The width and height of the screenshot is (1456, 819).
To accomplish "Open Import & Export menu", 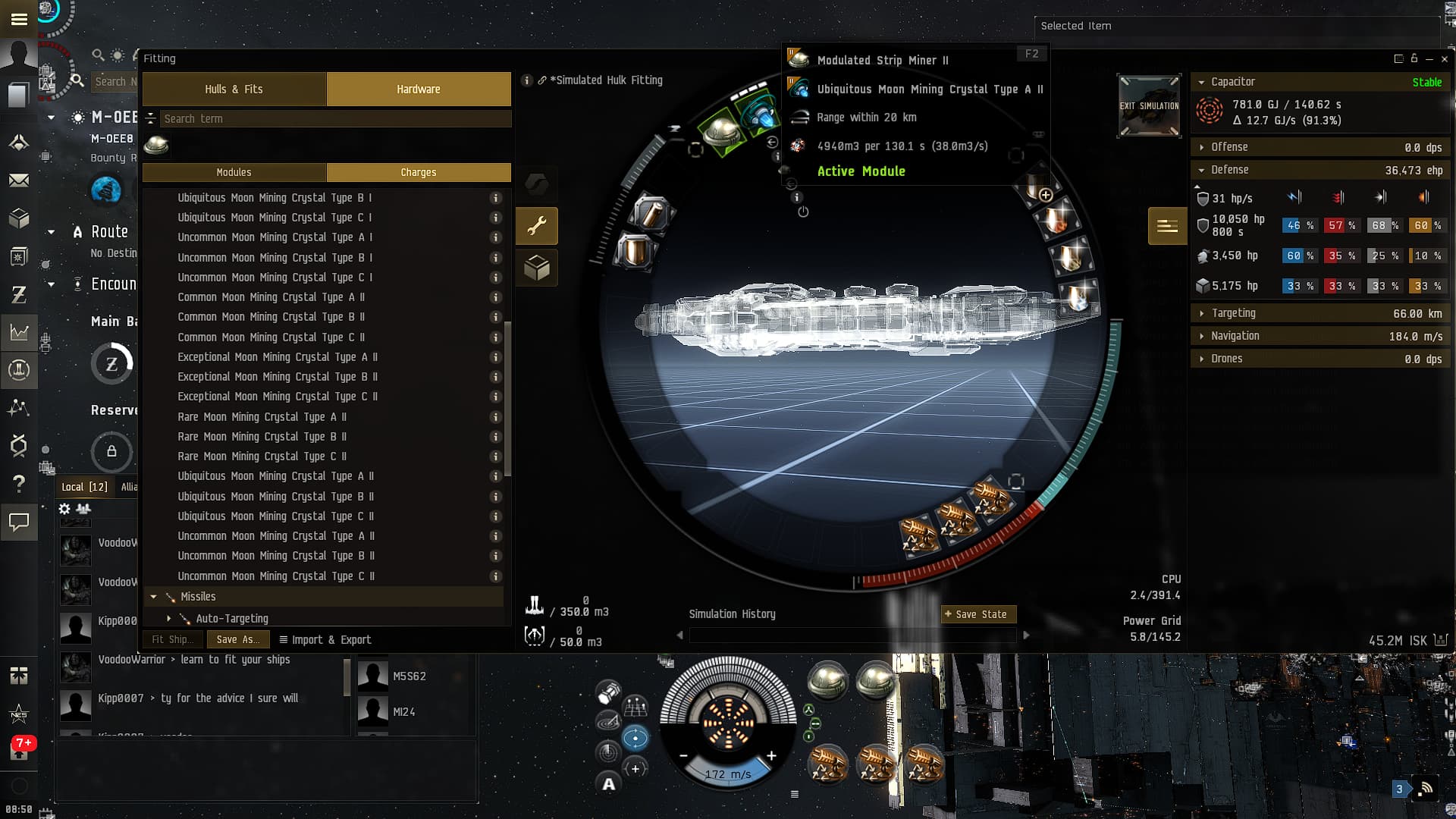I will pos(325,640).
